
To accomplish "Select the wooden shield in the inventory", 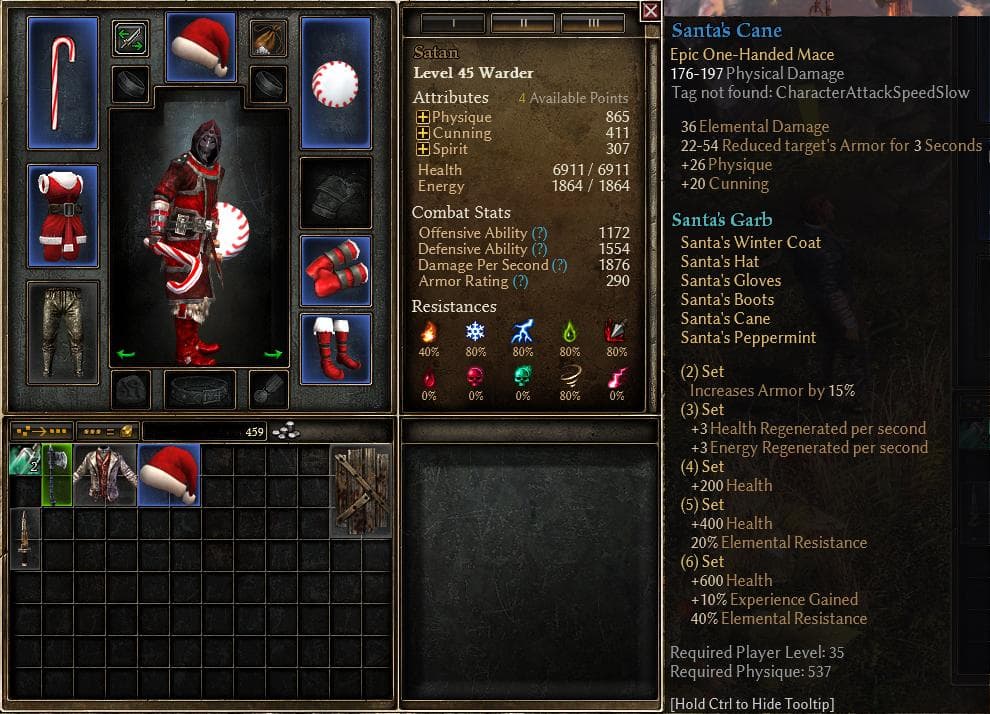I will [360, 491].
